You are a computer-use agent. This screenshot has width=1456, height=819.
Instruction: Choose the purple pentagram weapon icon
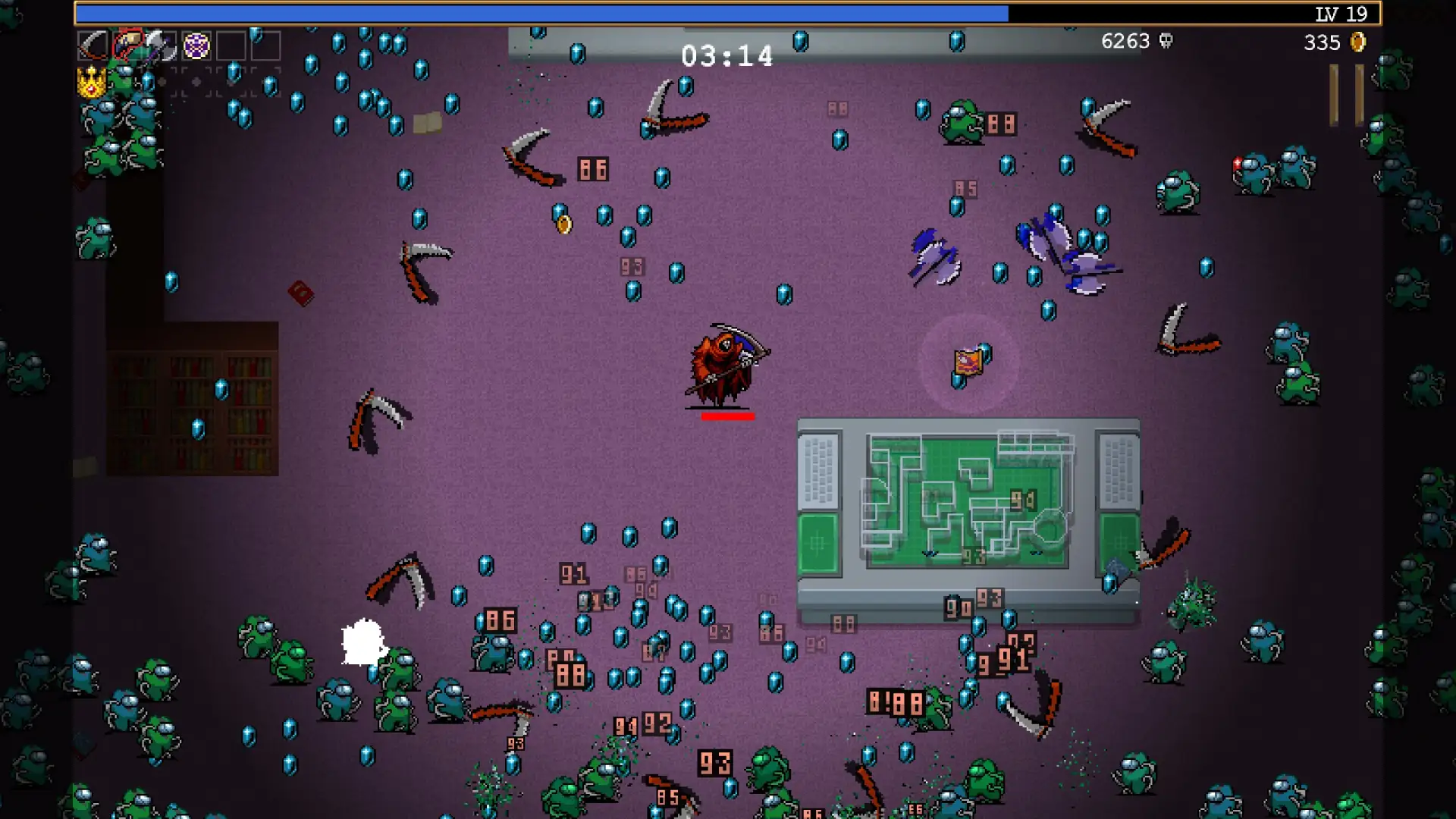pos(196,46)
